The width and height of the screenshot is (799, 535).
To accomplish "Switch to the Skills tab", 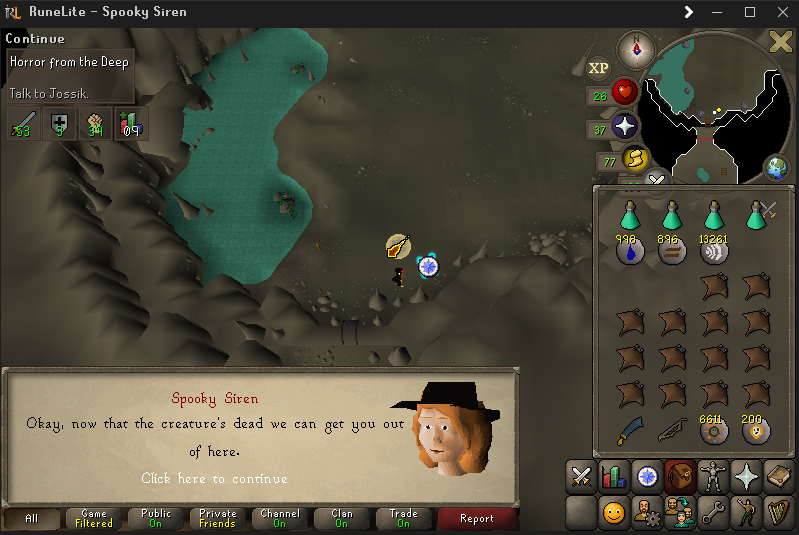I will (x=613, y=477).
